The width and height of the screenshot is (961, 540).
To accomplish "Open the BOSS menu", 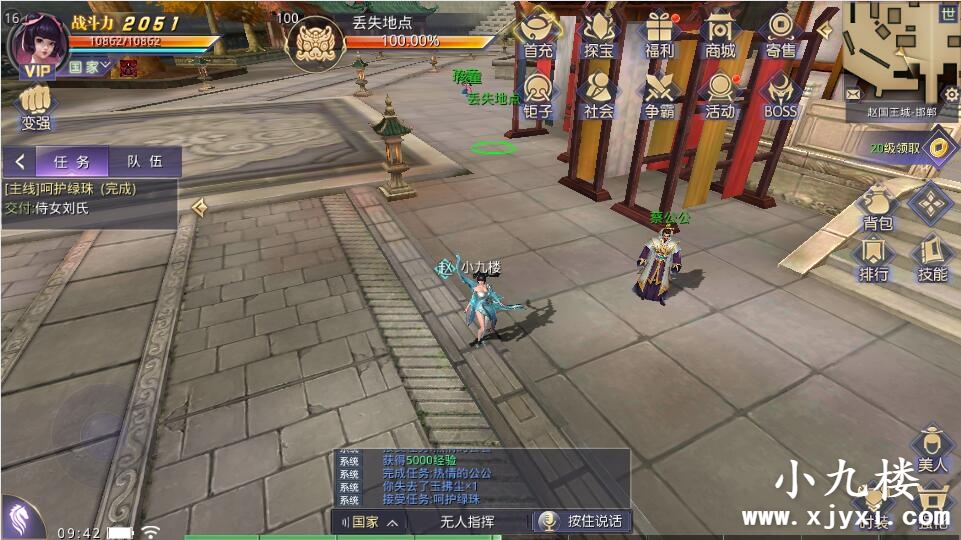I will point(780,95).
